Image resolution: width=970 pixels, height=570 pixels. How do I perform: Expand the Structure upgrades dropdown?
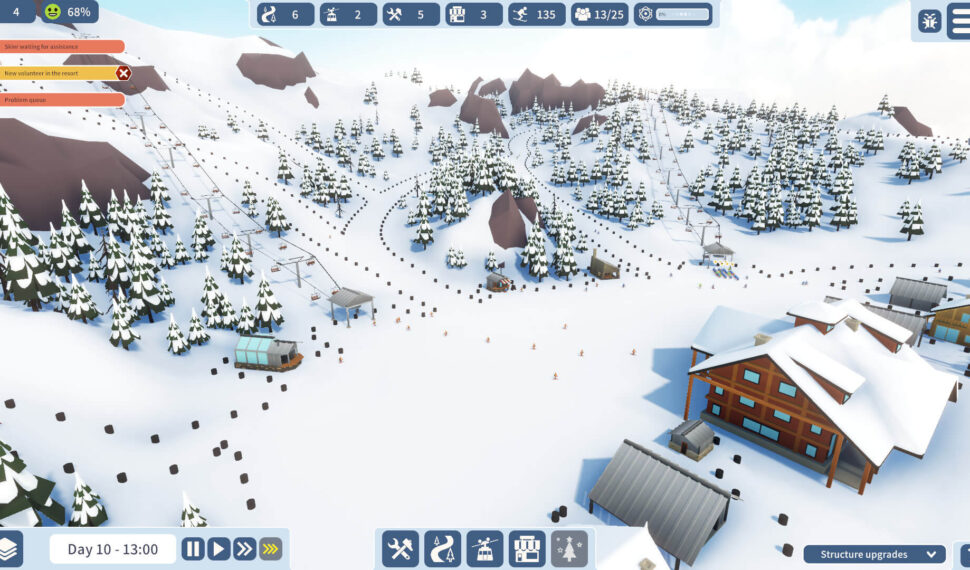pos(876,554)
